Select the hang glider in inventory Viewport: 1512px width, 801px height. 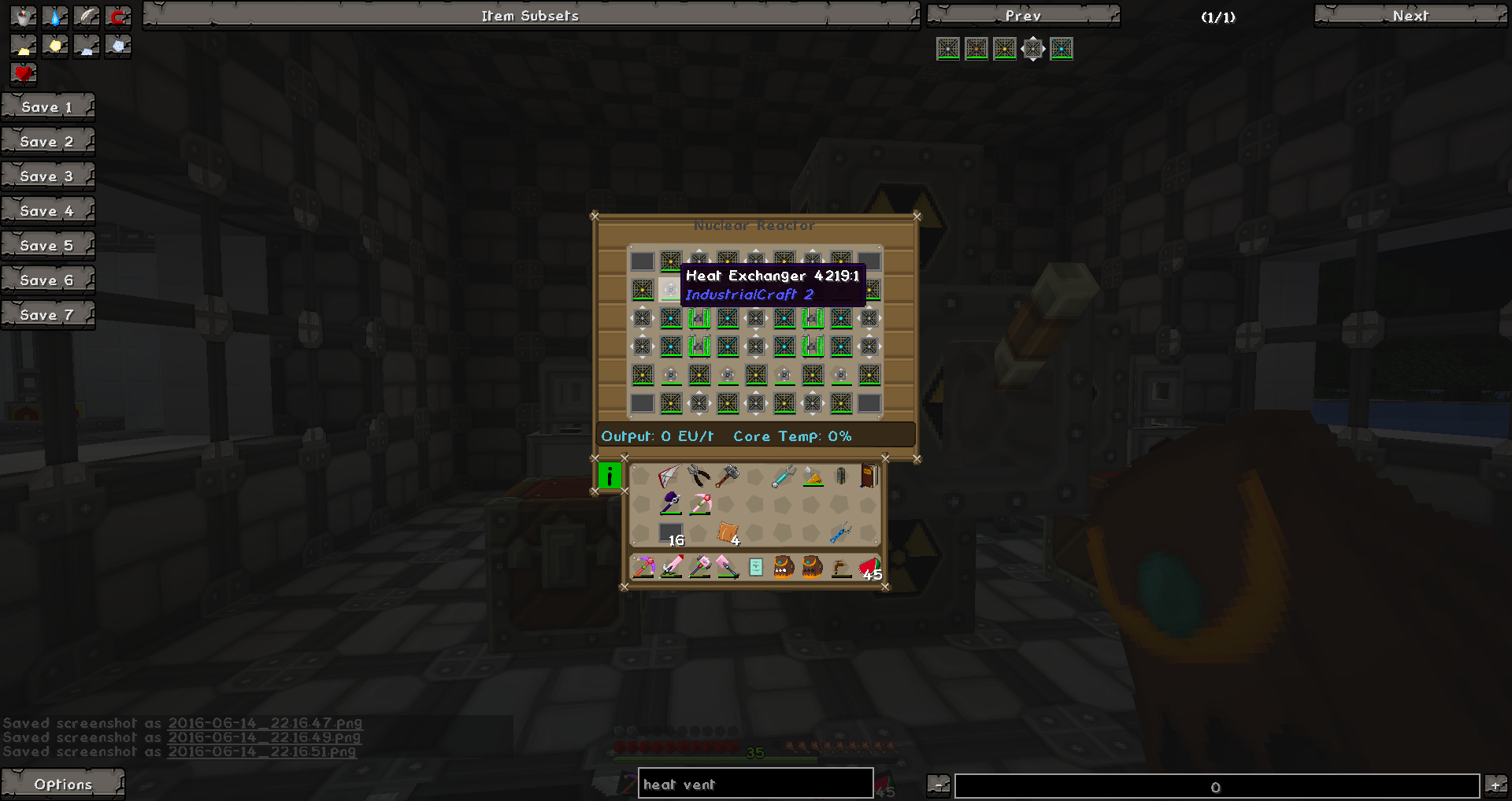tap(669, 476)
